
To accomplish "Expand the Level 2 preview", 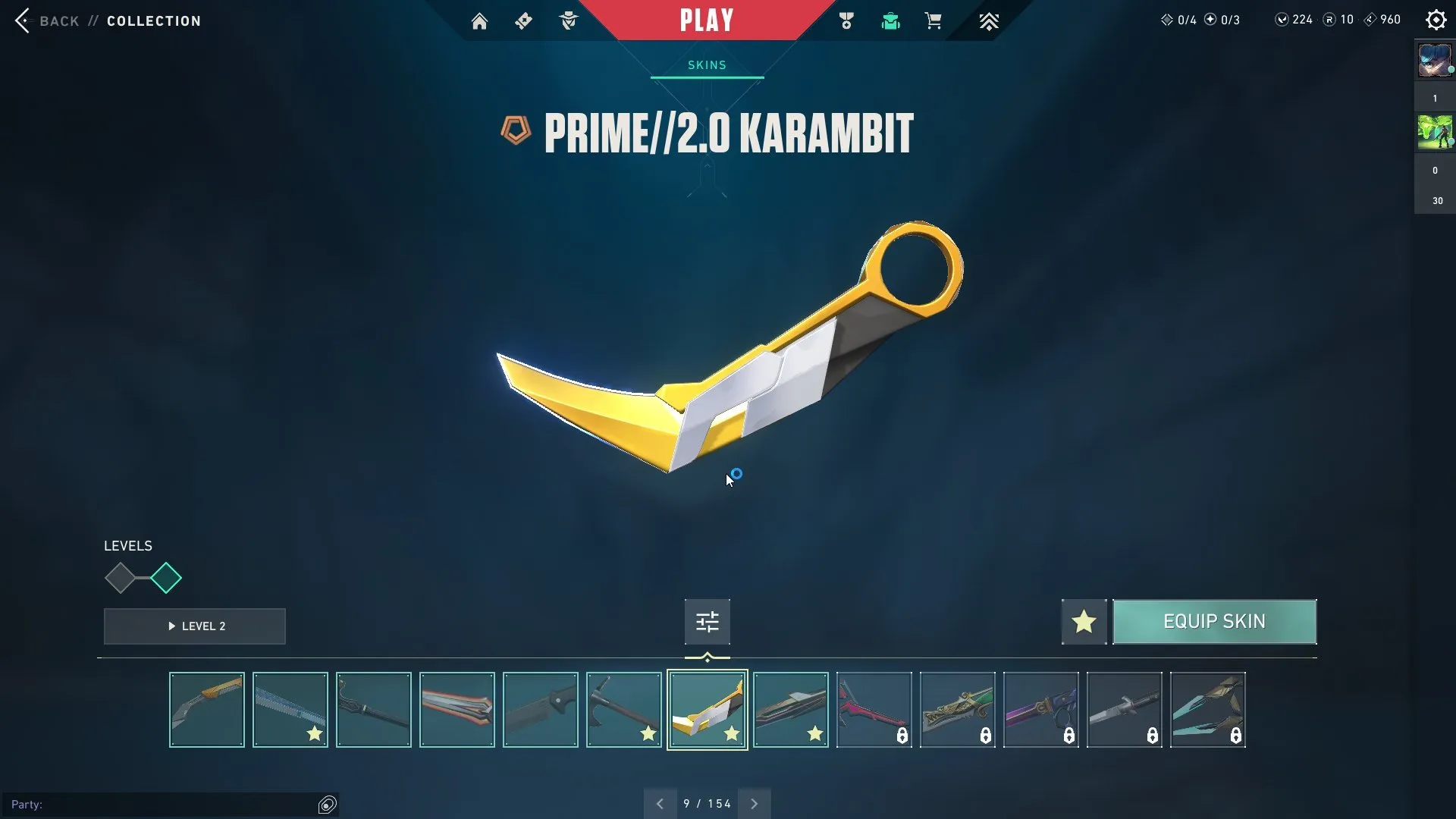I will [194, 626].
